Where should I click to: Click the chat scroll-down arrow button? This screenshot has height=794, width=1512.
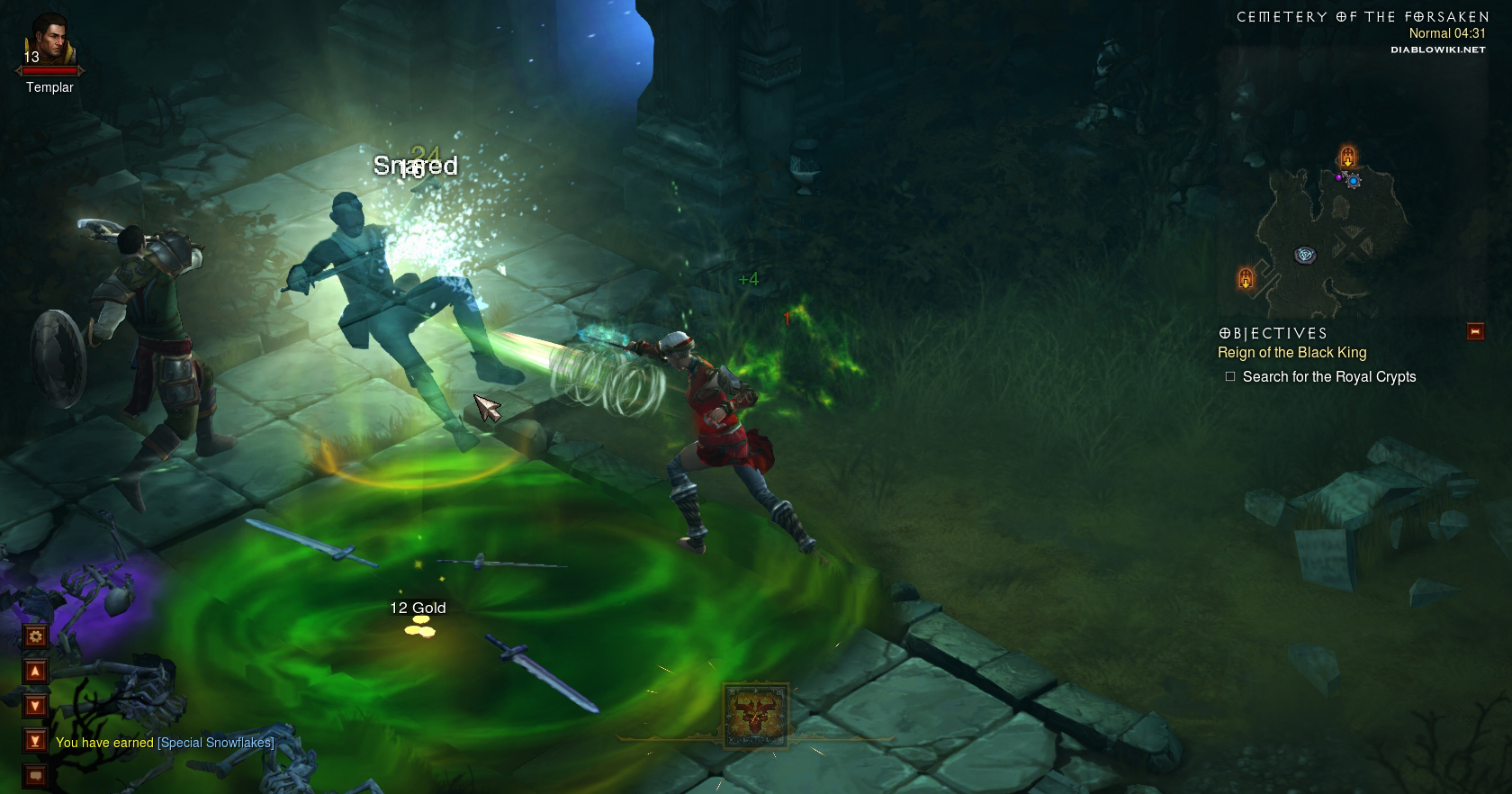point(35,706)
